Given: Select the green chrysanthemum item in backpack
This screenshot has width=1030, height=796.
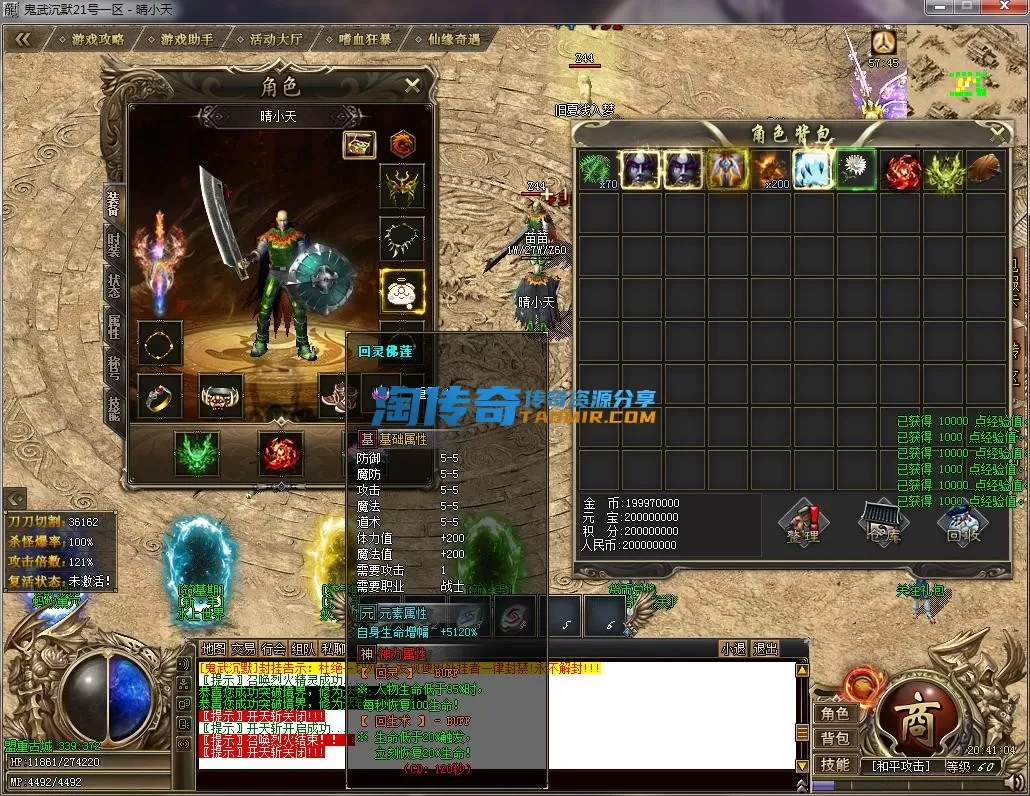Looking at the screenshot, I should [856, 169].
